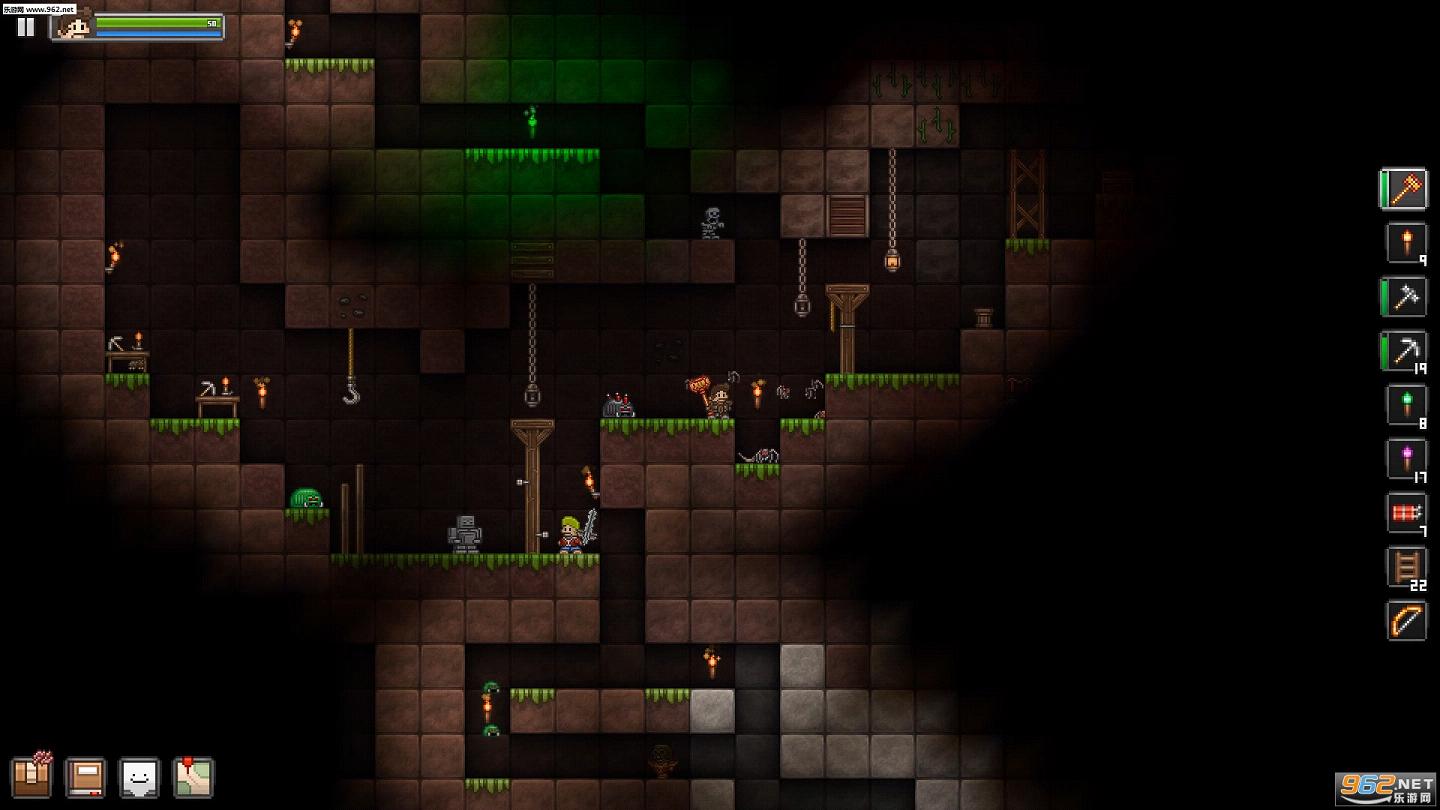The image size is (1440, 810).
Task: Open the smiley face chat bubble
Action: 139,777
